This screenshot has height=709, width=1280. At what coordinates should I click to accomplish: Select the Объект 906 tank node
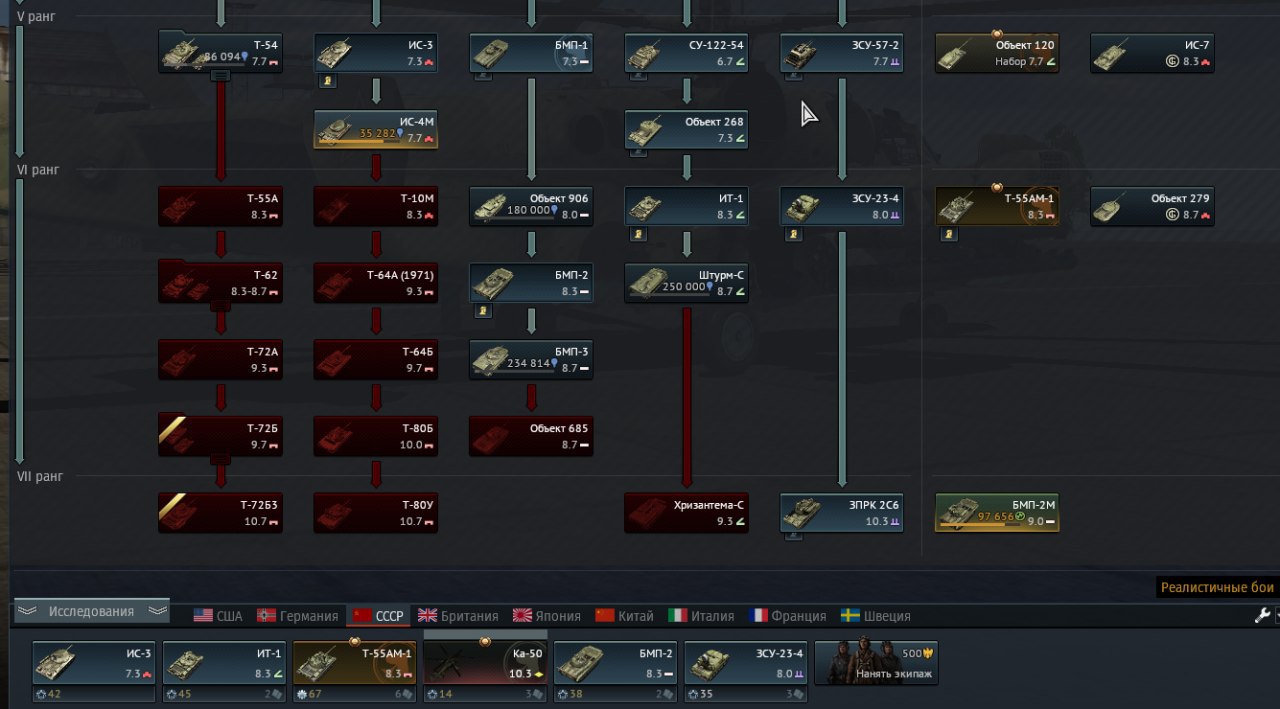[531, 206]
